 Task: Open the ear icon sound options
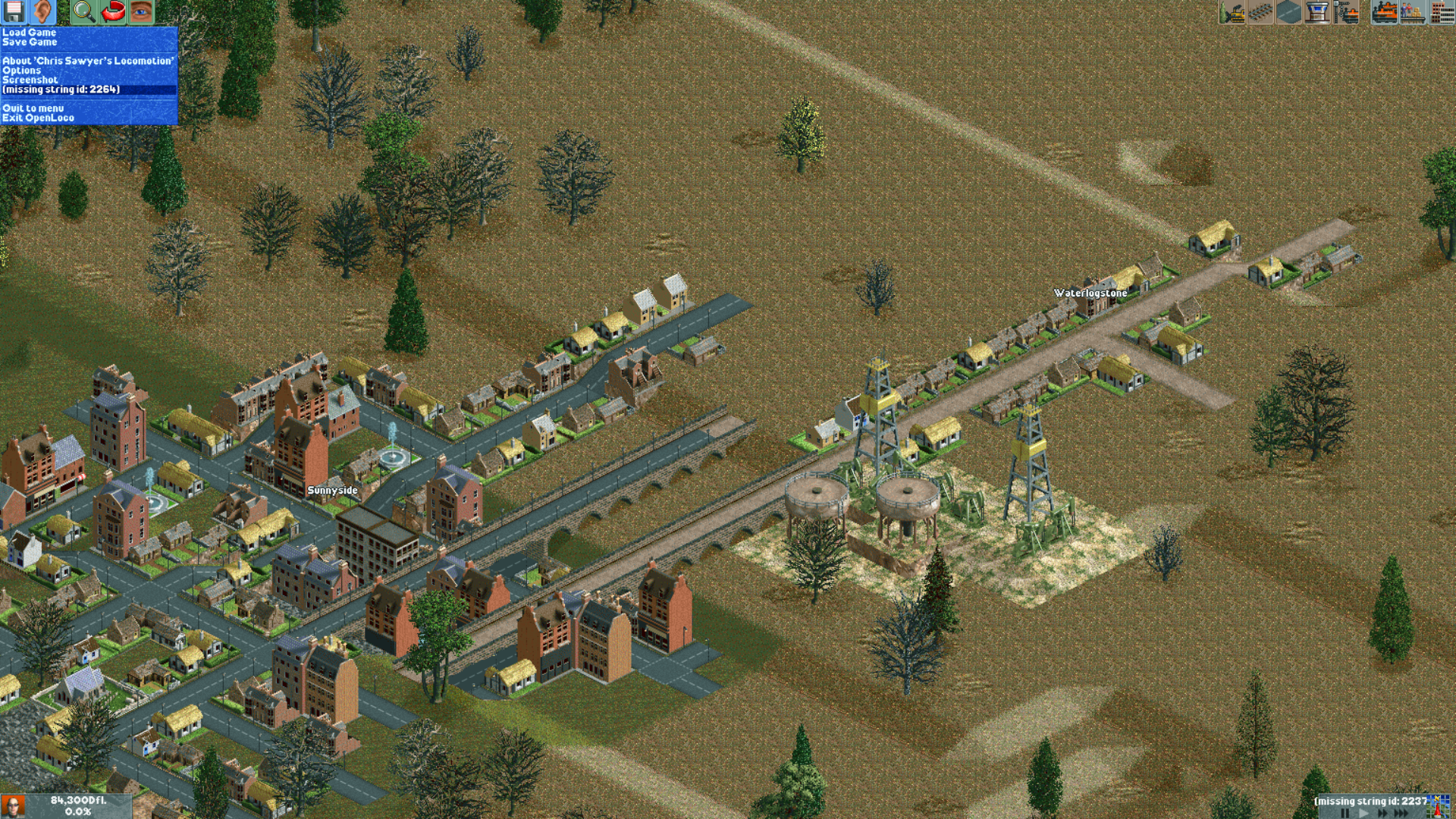point(42,12)
